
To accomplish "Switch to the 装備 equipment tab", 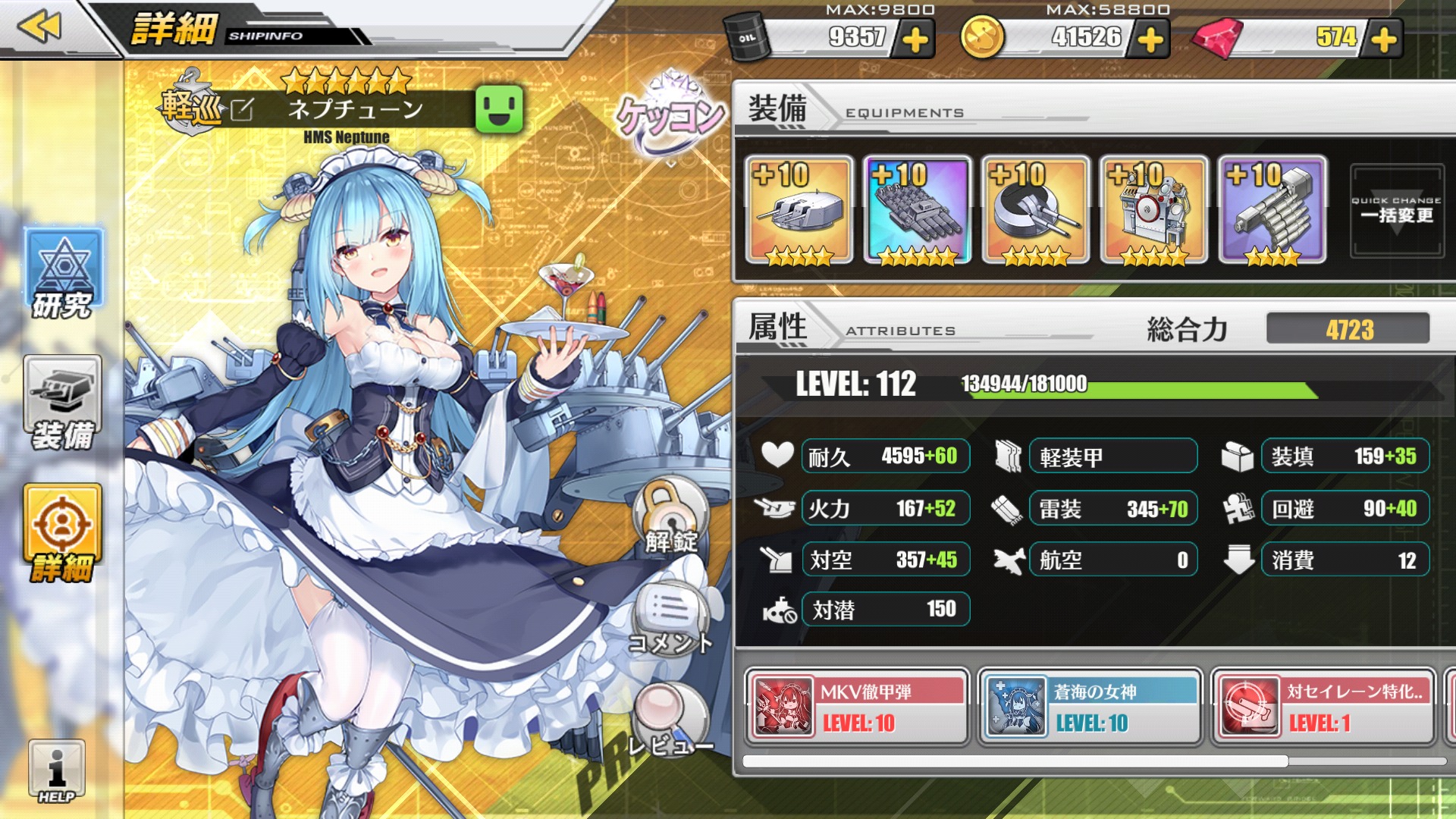I will tap(63, 403).
